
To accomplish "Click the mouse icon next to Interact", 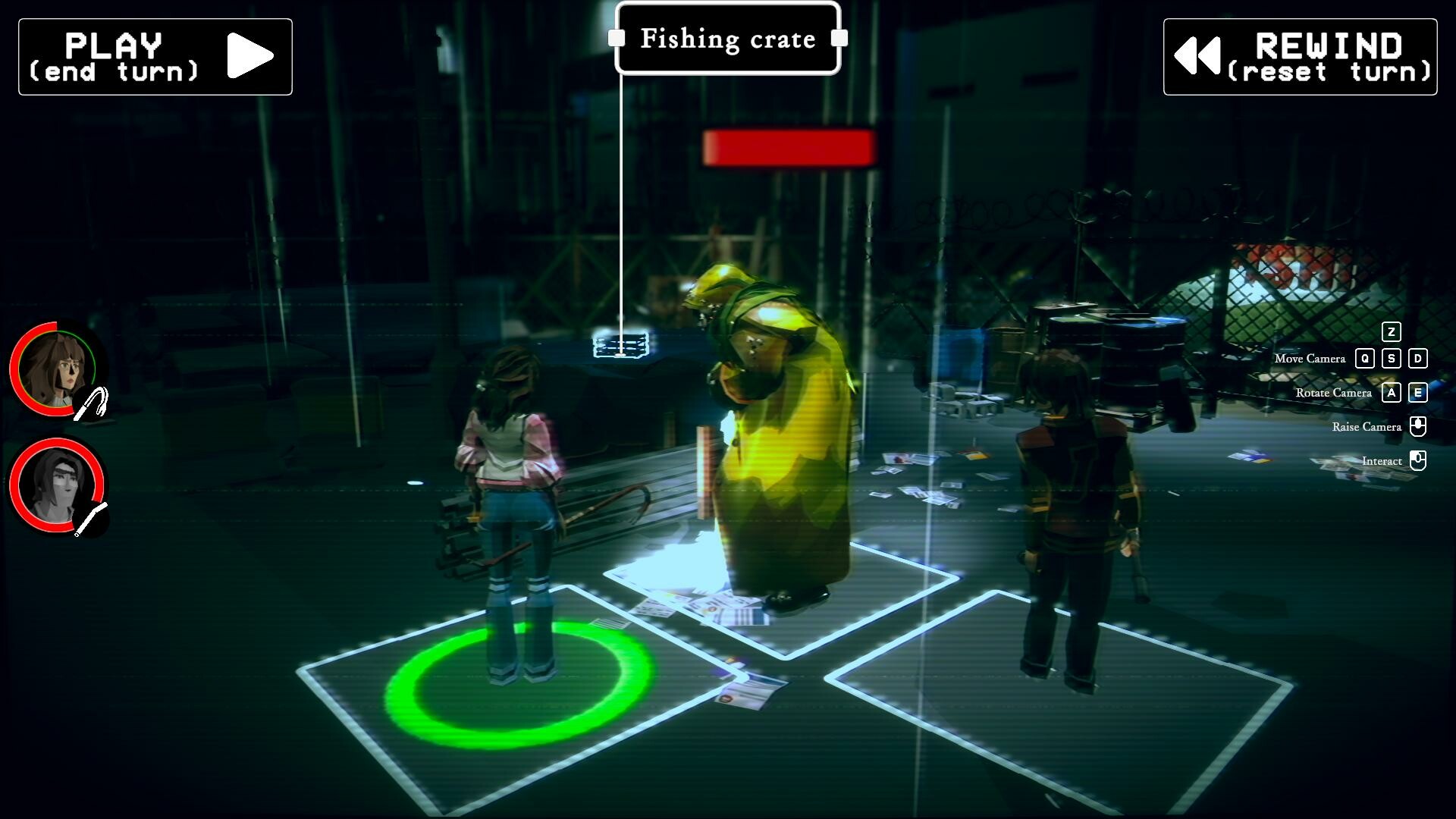I will 1417,460.
